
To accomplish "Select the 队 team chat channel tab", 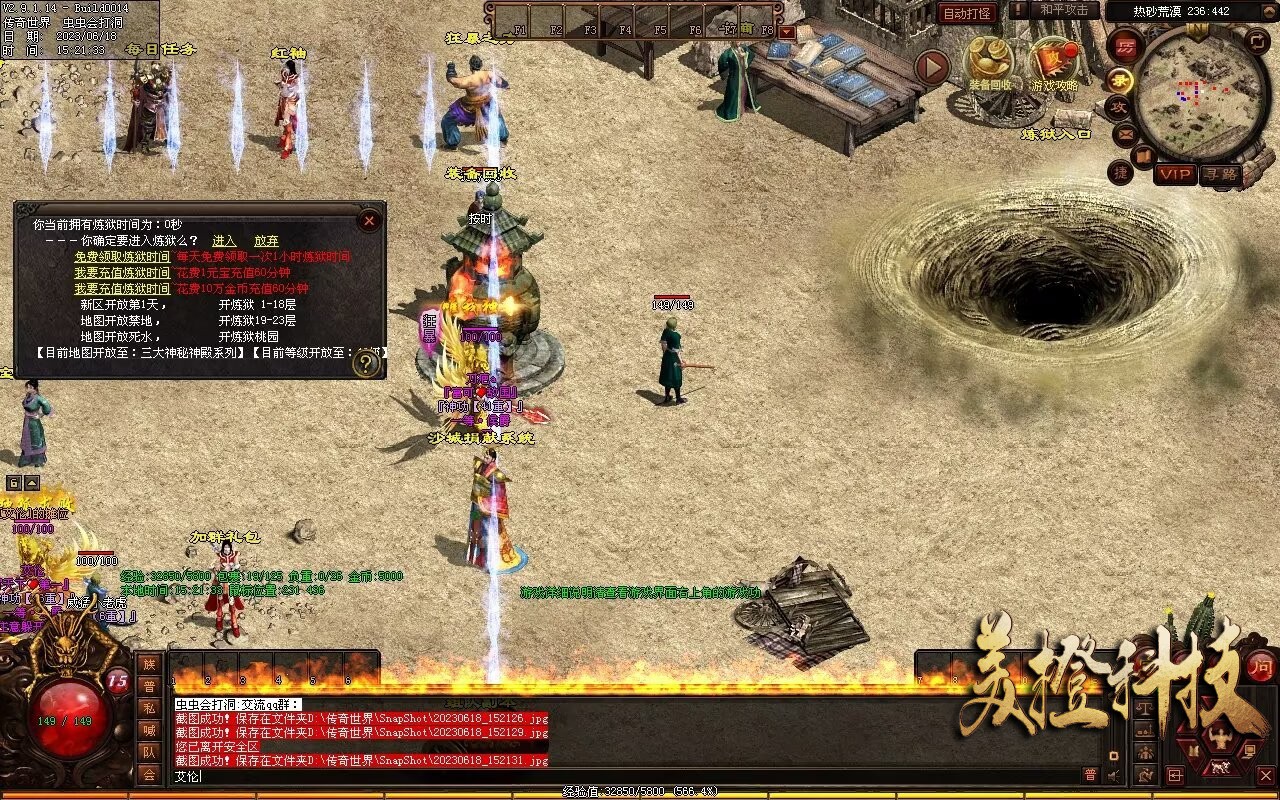I will click(x=149, y=752).
